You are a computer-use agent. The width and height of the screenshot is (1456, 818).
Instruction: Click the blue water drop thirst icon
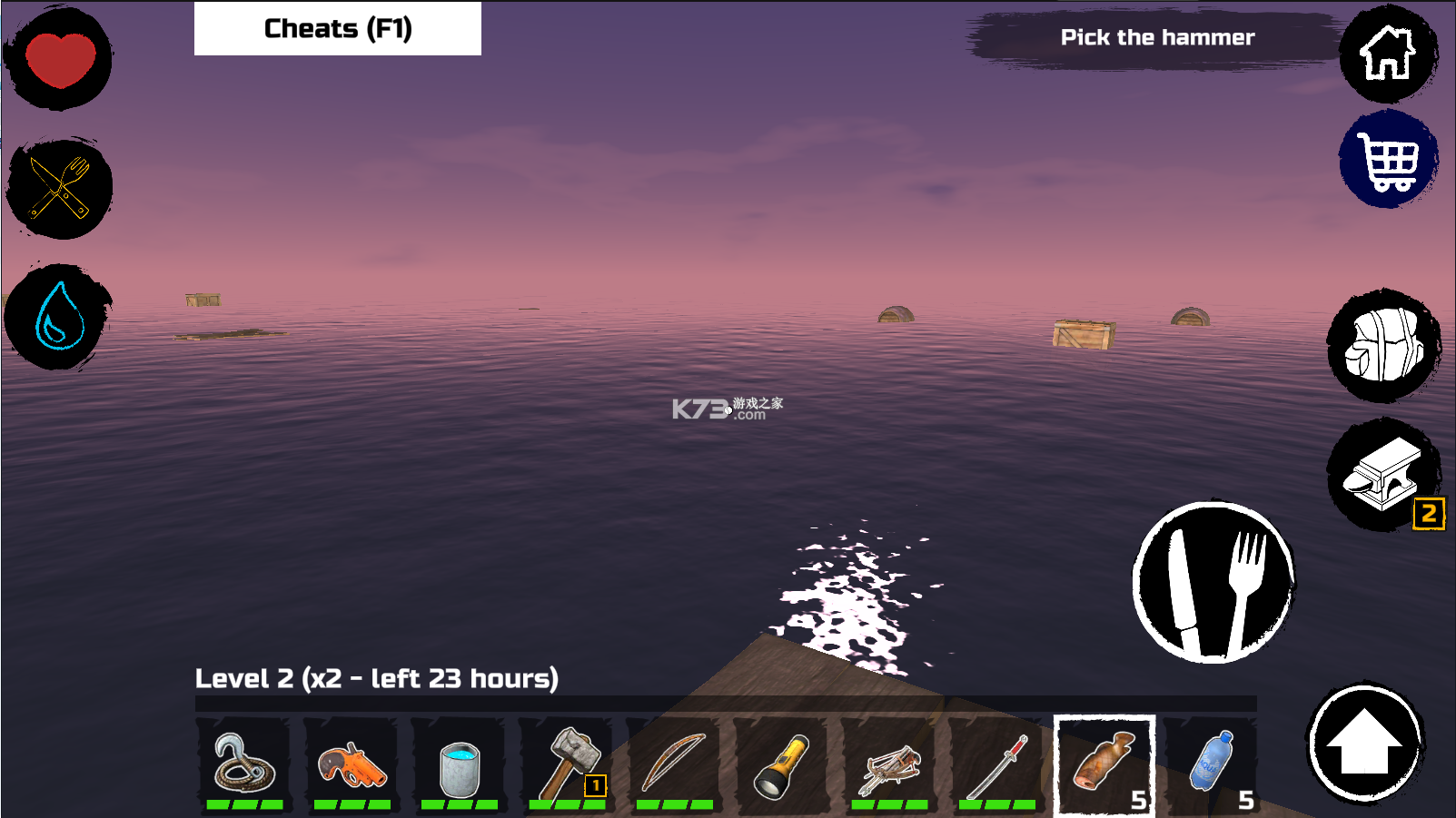[x=60, y=317]
